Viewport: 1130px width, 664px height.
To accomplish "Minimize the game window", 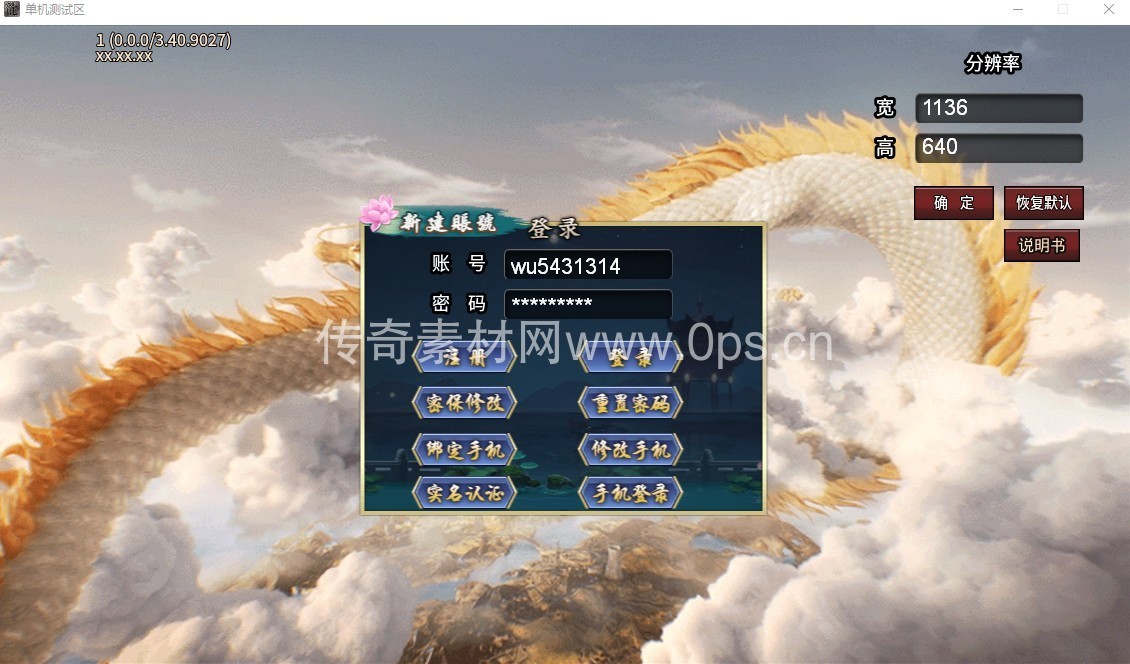I will point(1017,9).
